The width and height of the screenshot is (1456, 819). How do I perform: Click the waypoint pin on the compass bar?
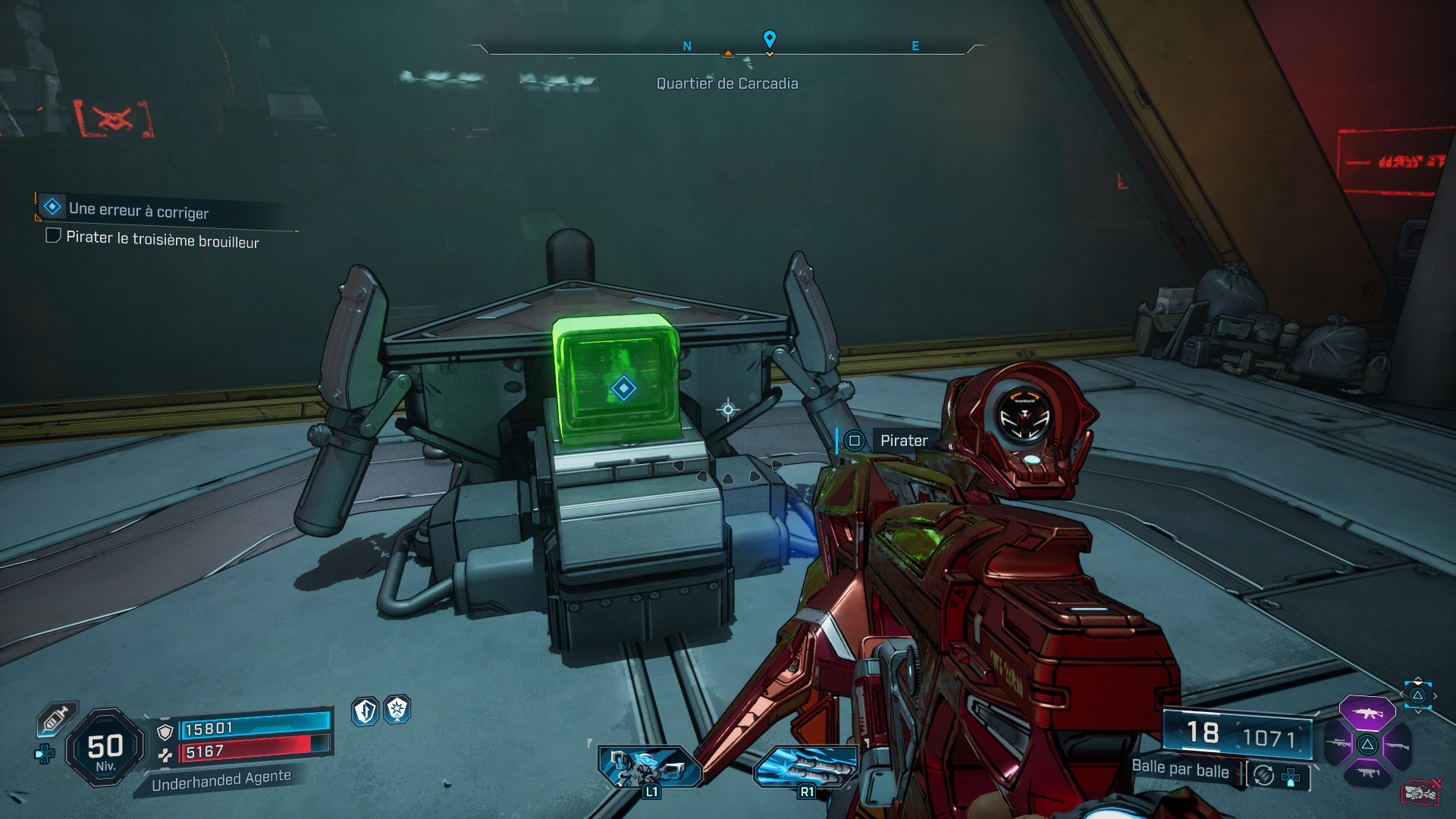770,39
